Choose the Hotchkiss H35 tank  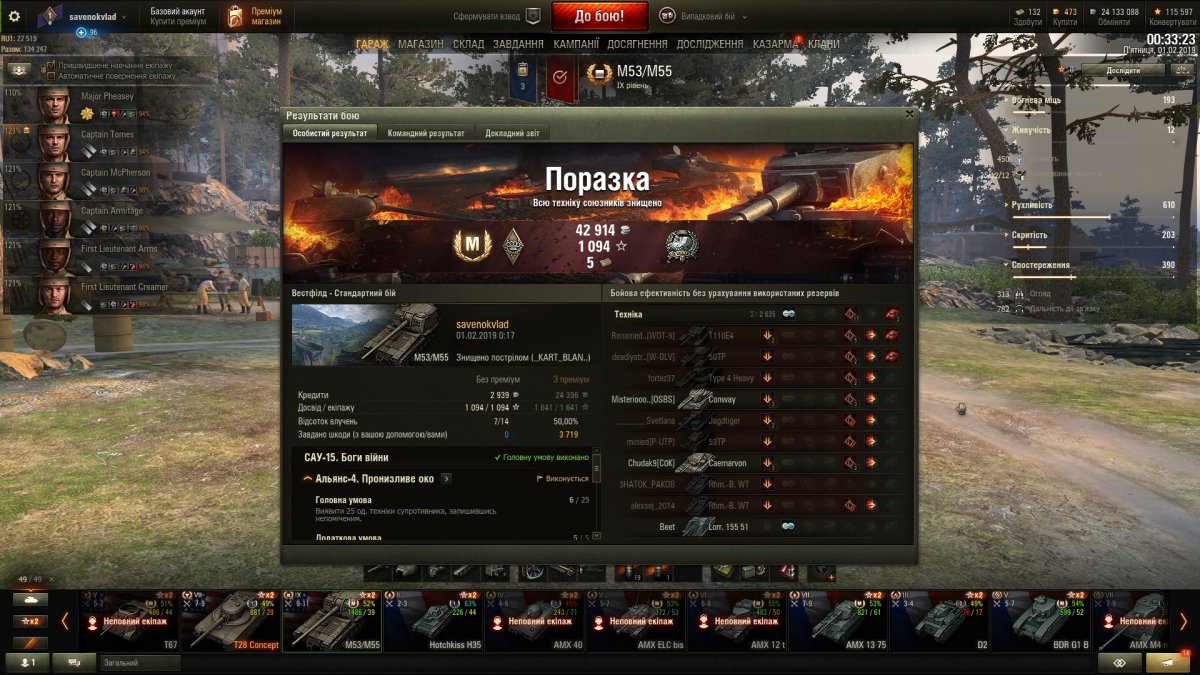(x=433, y=620)
